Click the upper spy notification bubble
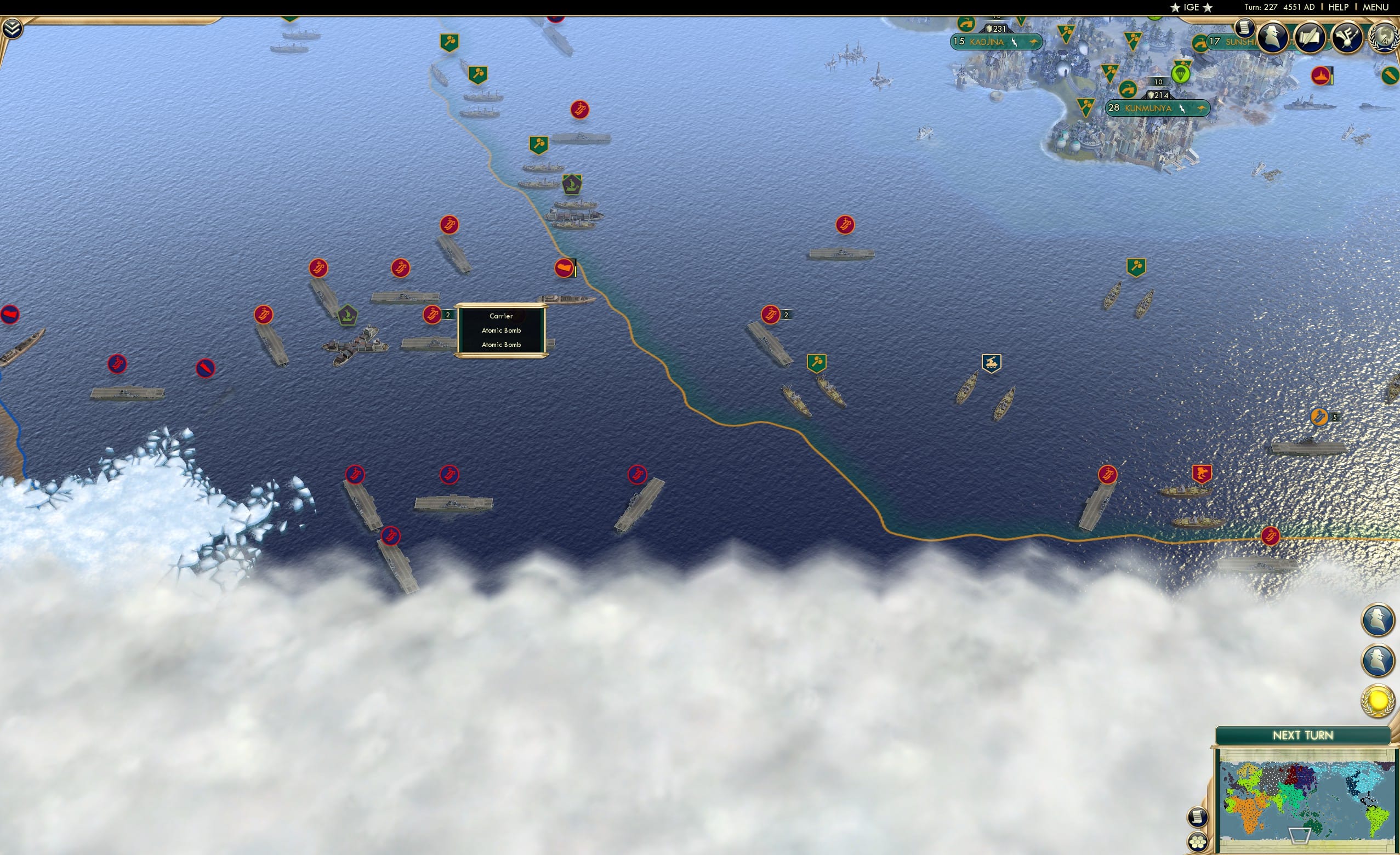 1378,620
